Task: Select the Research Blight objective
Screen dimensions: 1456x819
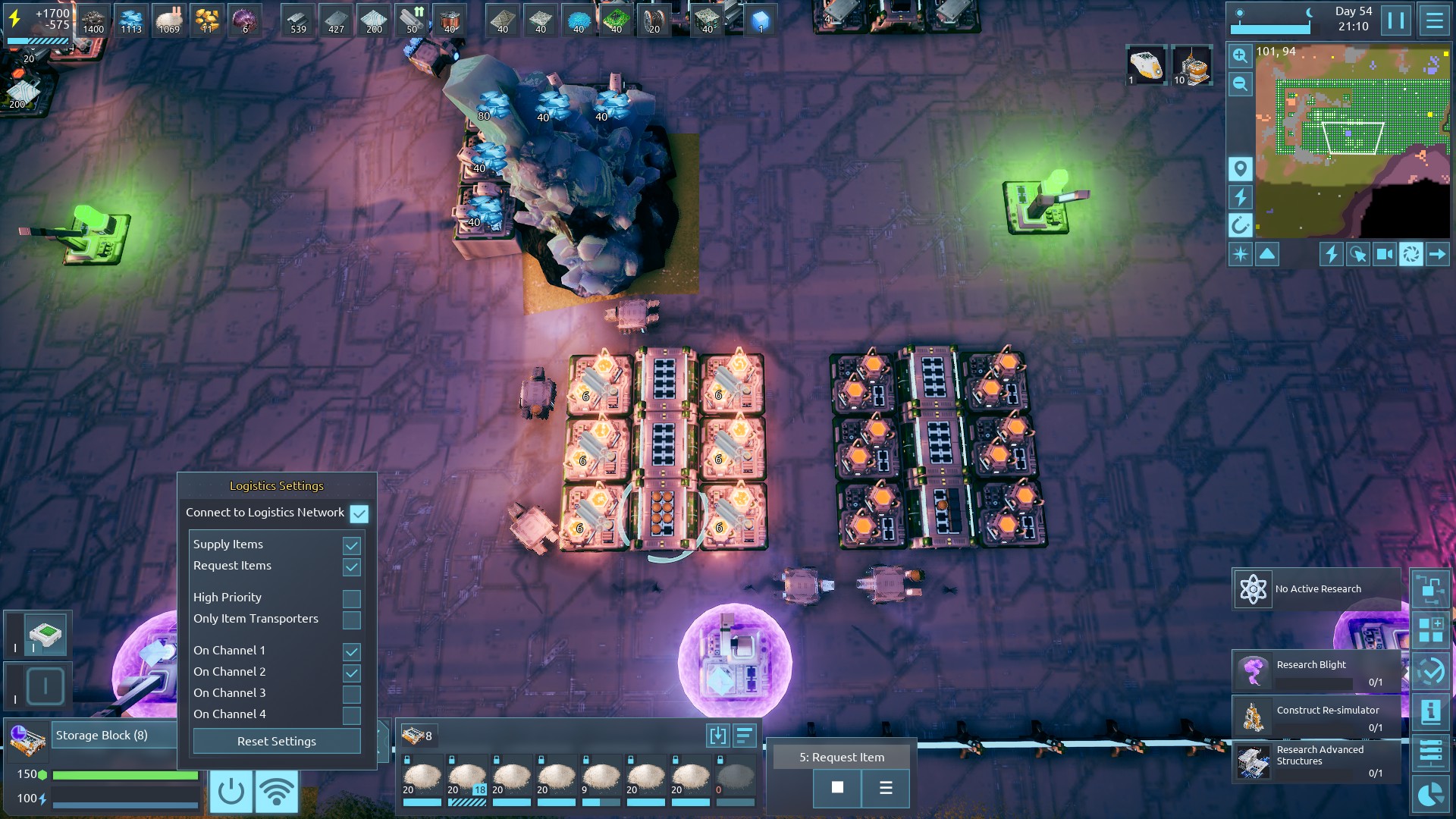Action: pos(1316,672)
